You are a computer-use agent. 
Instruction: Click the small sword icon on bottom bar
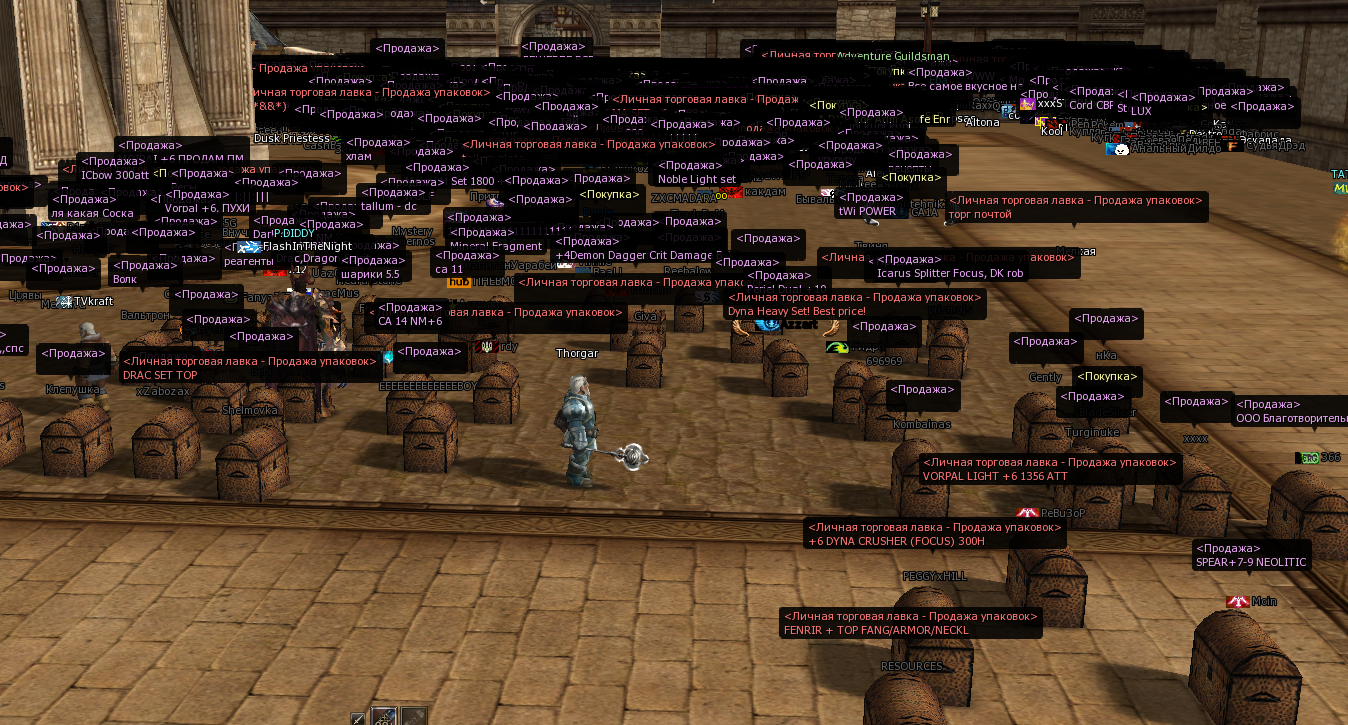(x=358, y=717)
